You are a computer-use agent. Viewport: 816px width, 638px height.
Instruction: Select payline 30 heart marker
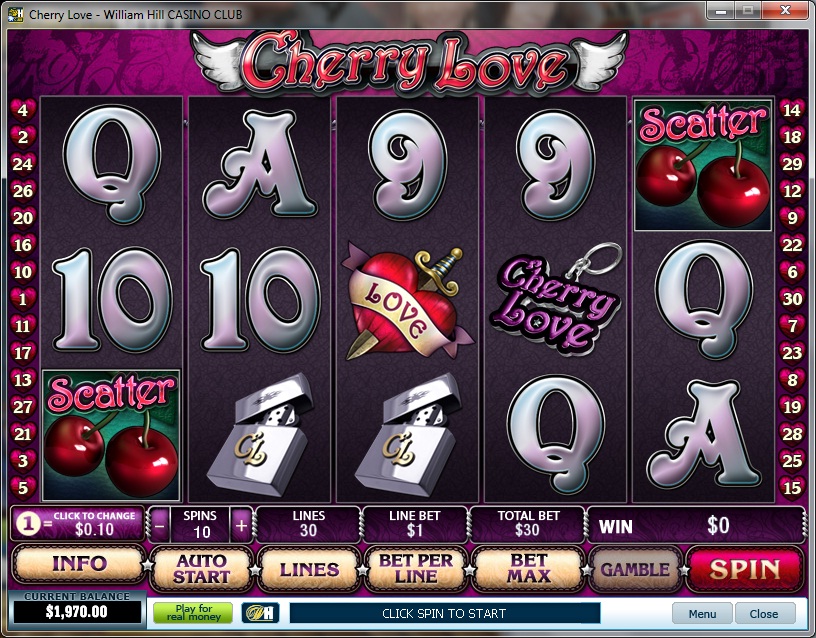[x=792, y=299]
